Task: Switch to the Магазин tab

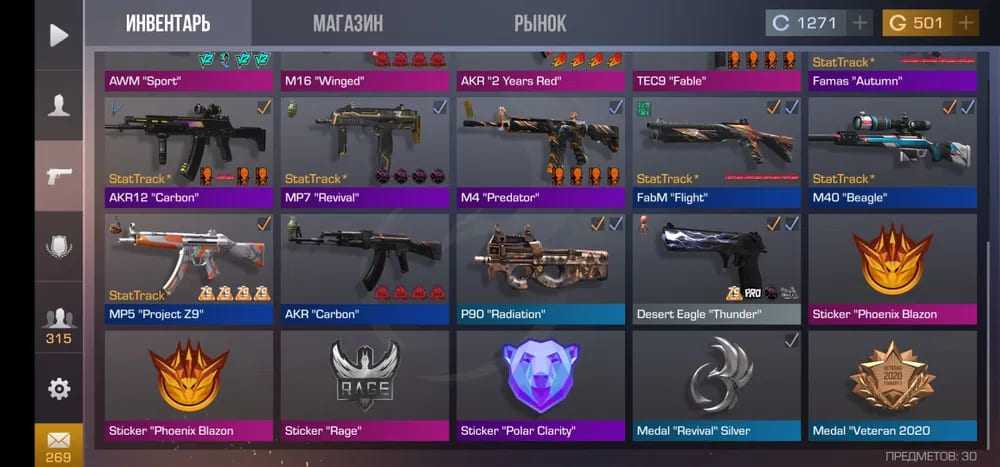Action: point(348,22)
